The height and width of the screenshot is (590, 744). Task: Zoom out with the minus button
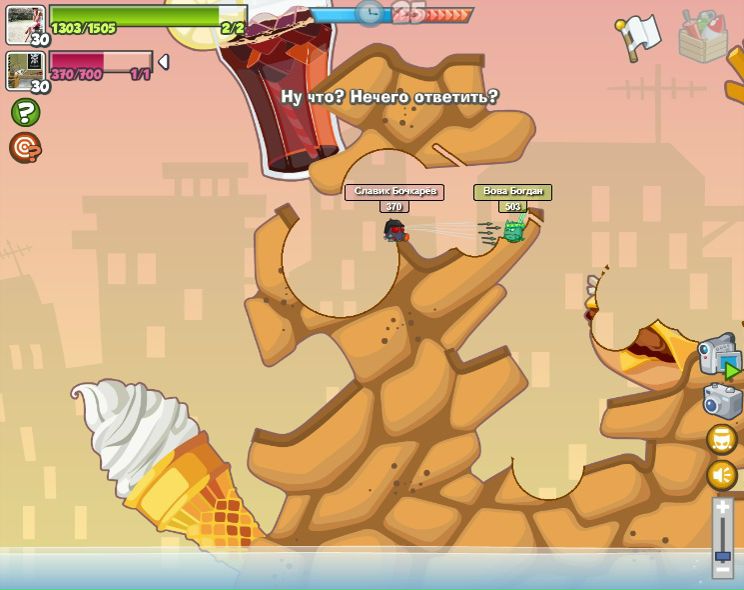coord(723,571)
